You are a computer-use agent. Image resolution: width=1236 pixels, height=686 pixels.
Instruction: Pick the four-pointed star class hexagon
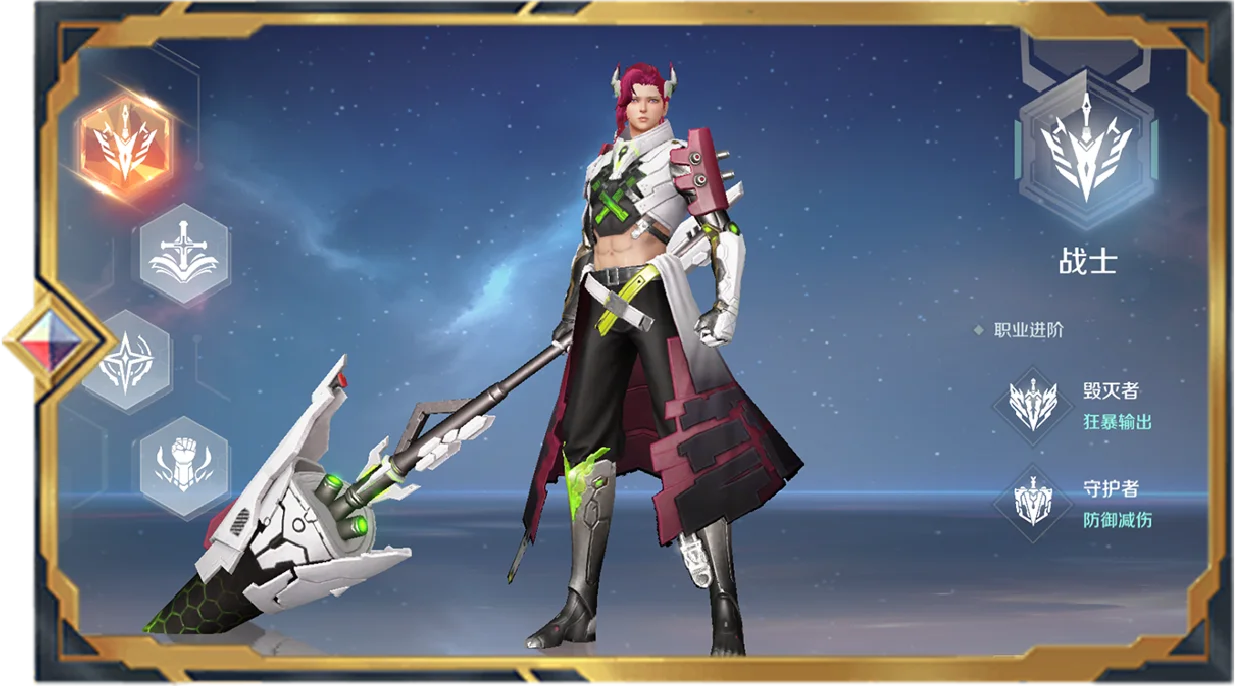point(128,362)
